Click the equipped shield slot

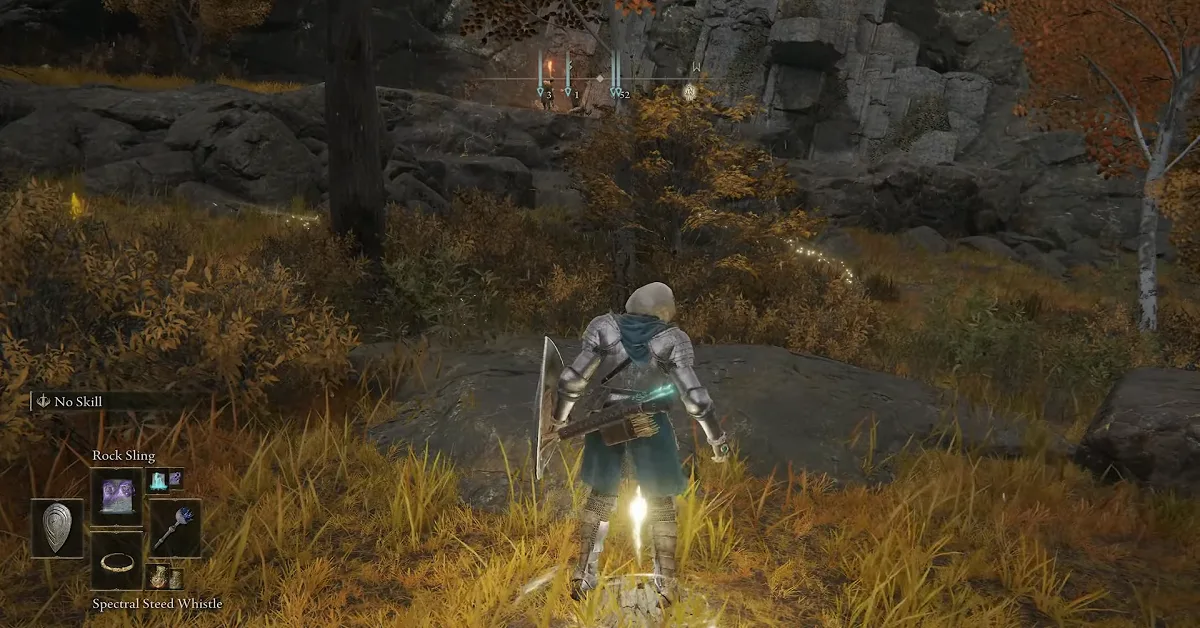(x=57, y=527)
